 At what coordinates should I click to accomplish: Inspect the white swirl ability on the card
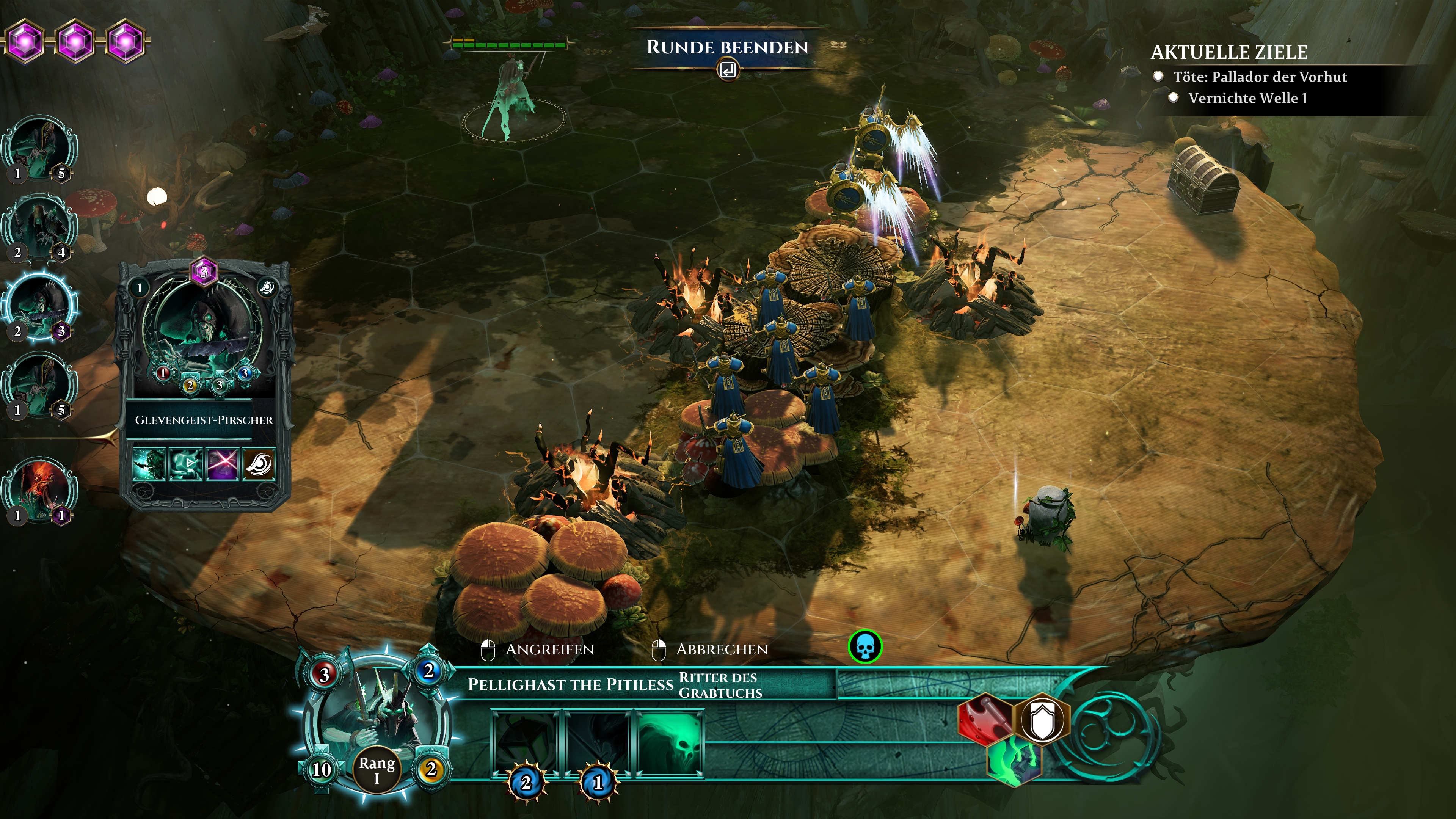click(x=259, y=464)
